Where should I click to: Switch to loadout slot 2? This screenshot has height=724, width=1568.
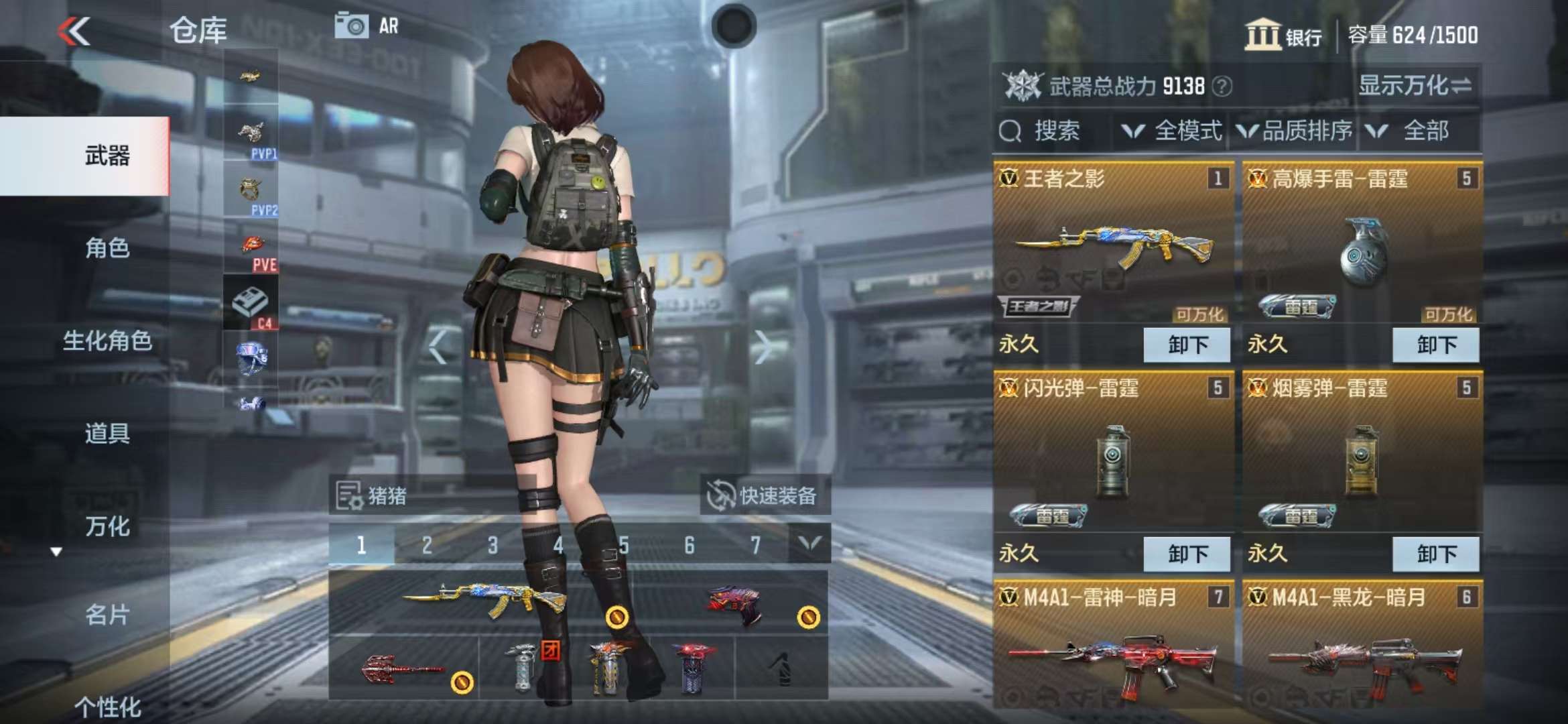427,545
